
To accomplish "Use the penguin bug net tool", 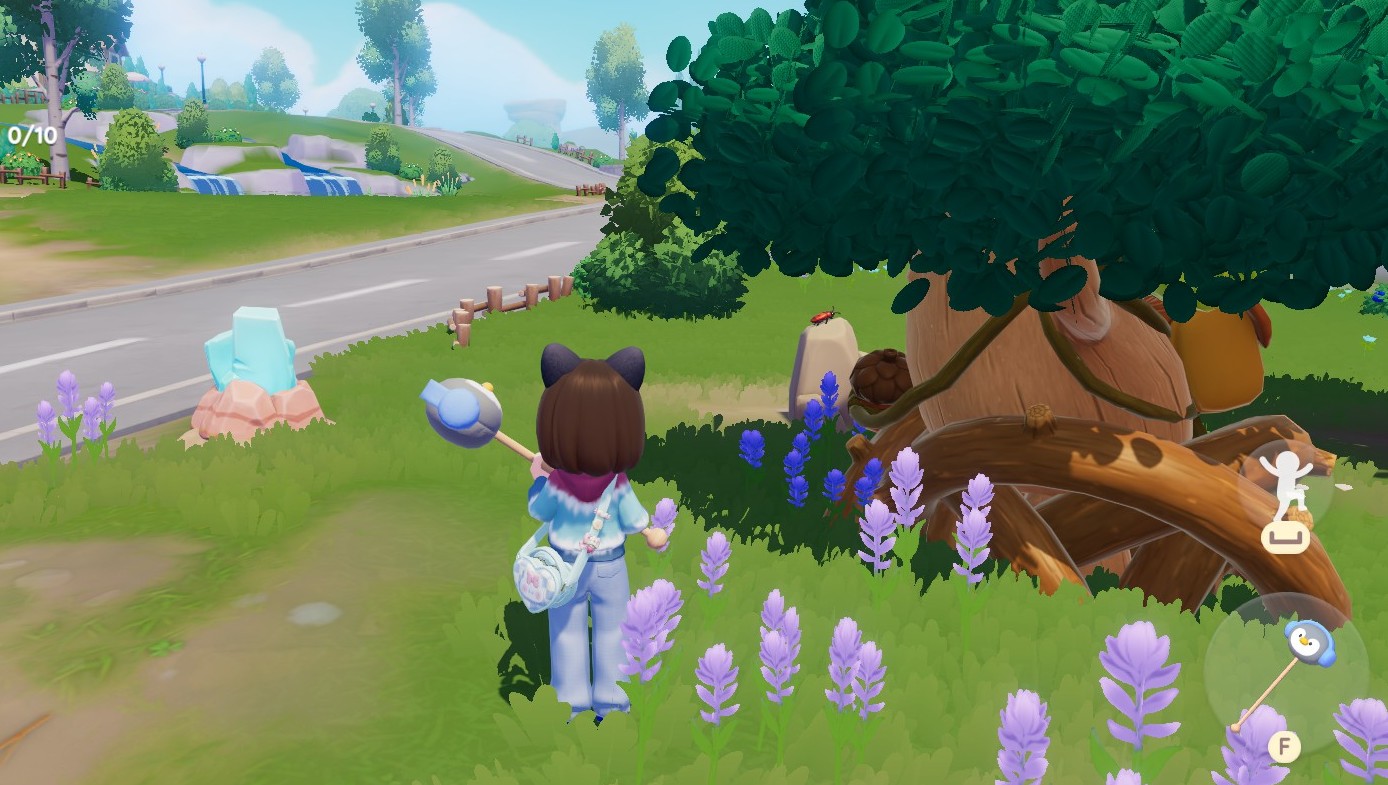I will (1285, 673).
